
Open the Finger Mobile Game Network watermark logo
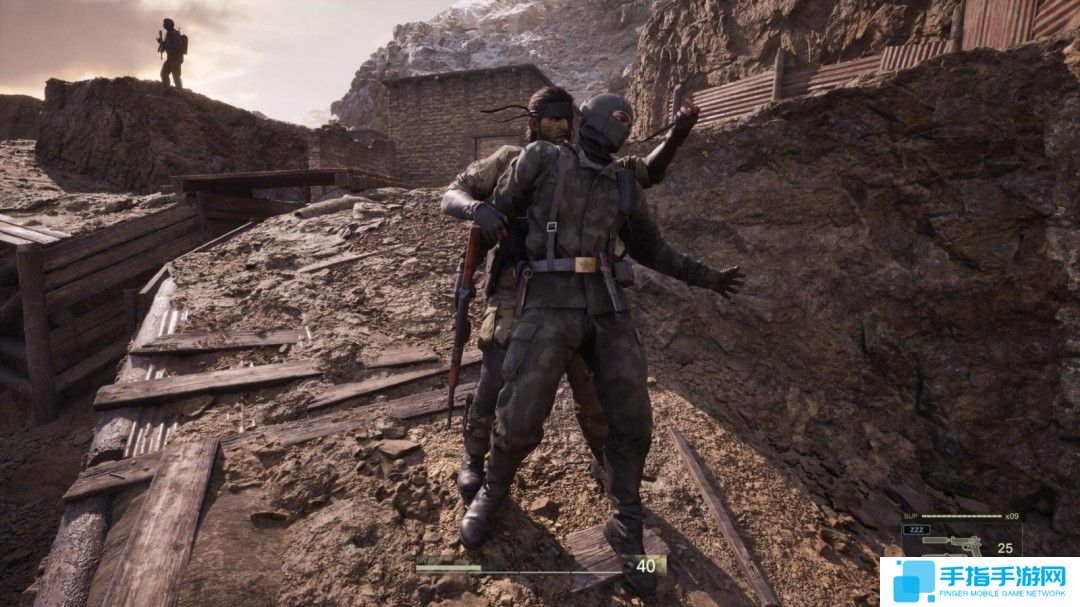(x=978, y=581)
